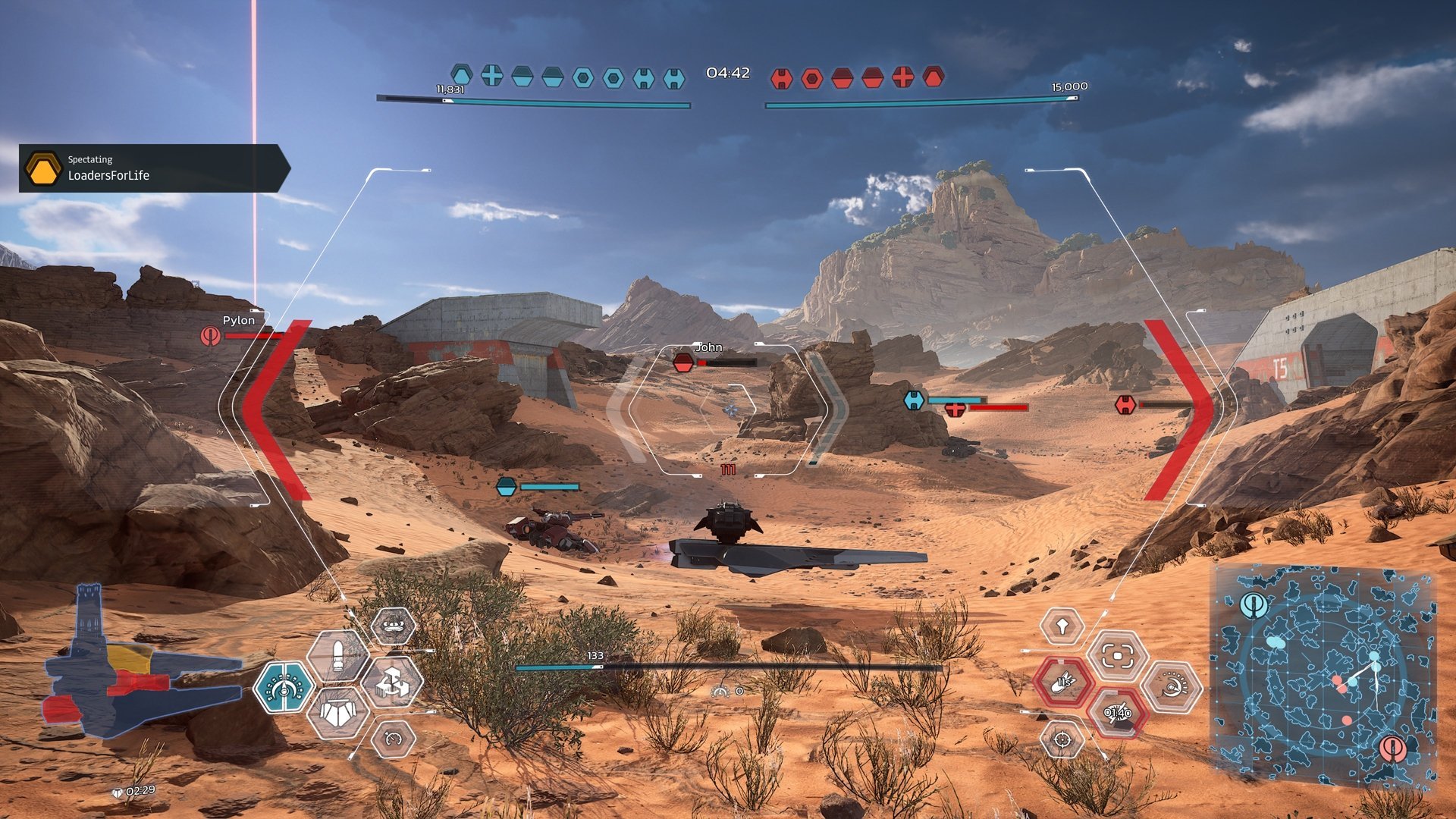Click the red team cross-shaped player icon
The image size is (1456, 819).
(x=902, y=77)
